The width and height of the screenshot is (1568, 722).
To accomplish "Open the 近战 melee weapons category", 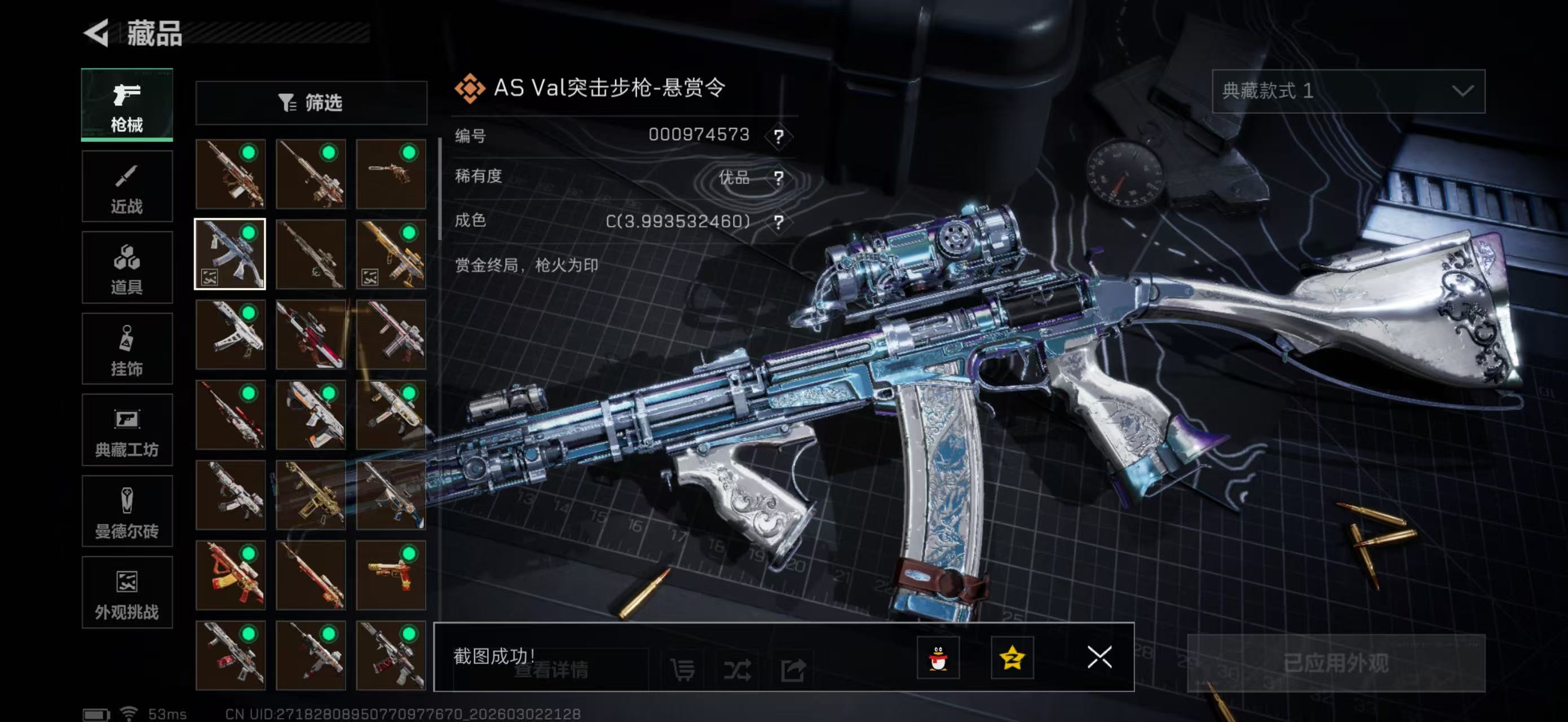I will pos(127,186).
